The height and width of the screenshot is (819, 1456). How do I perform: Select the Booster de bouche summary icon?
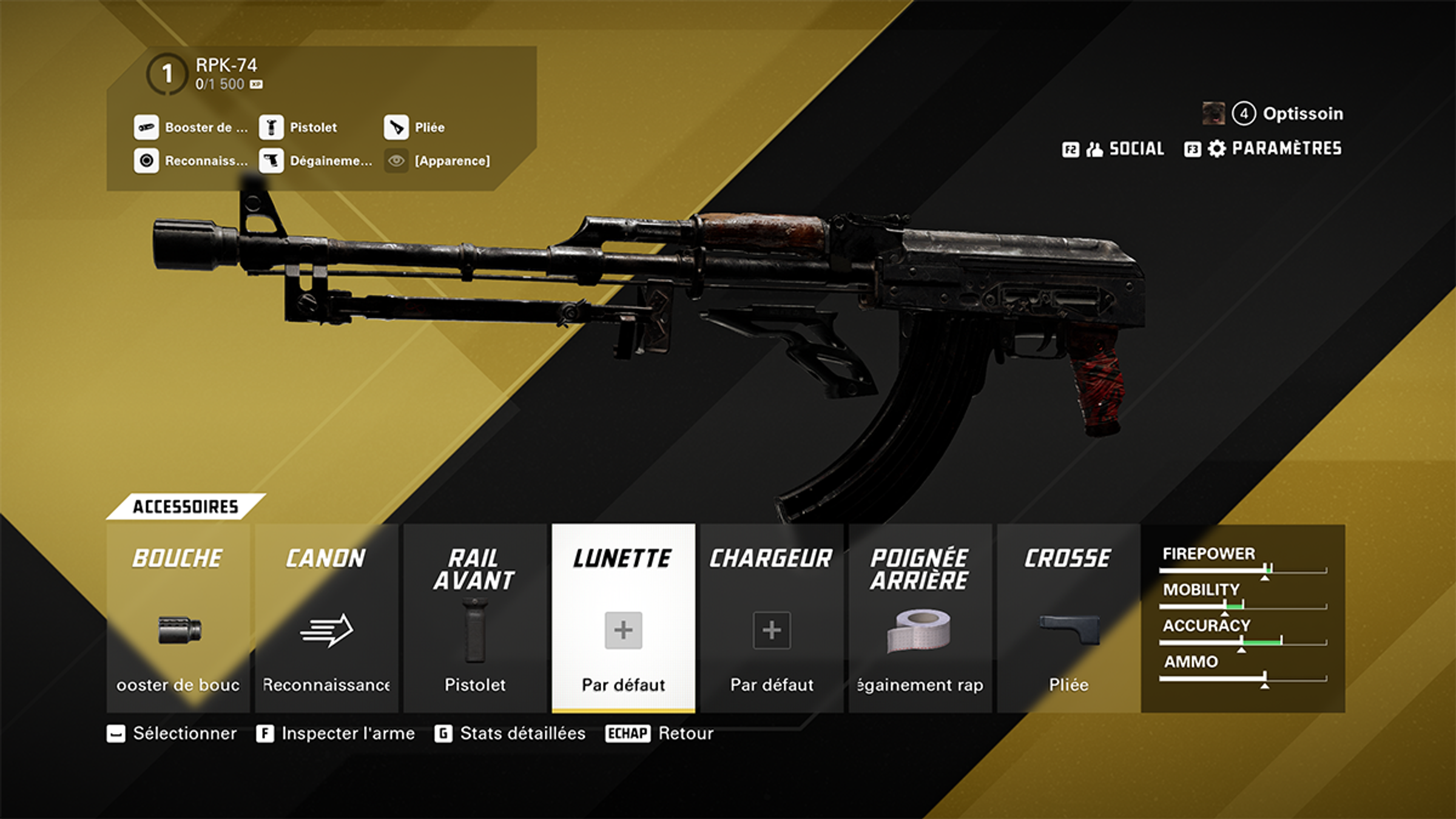tap(146, 127)
